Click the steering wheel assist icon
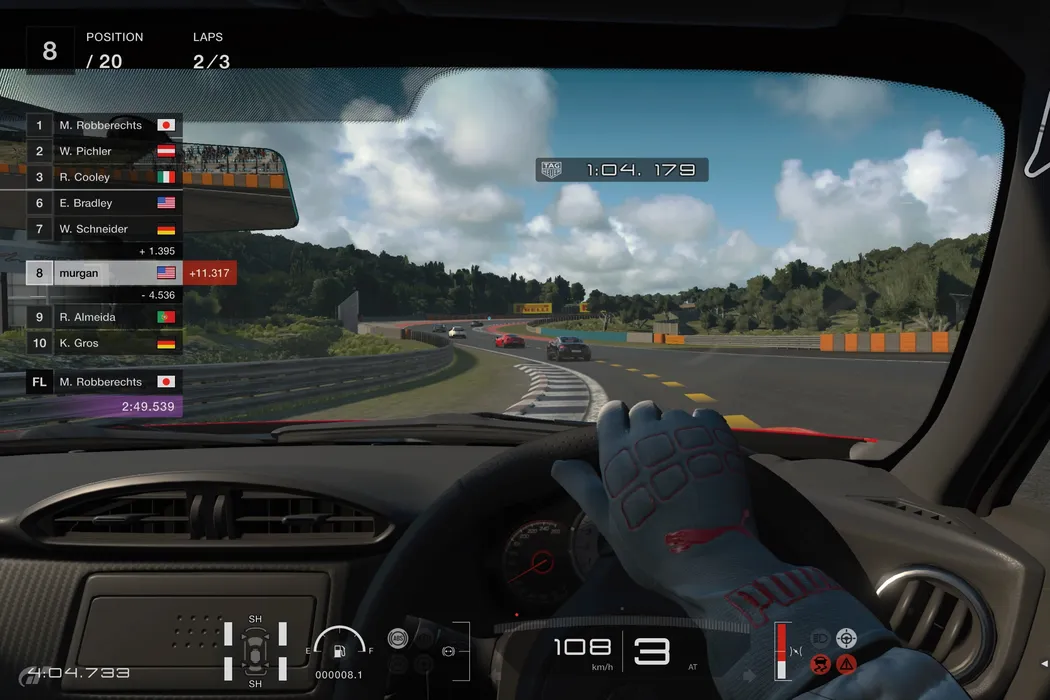 tap(847, 636)
